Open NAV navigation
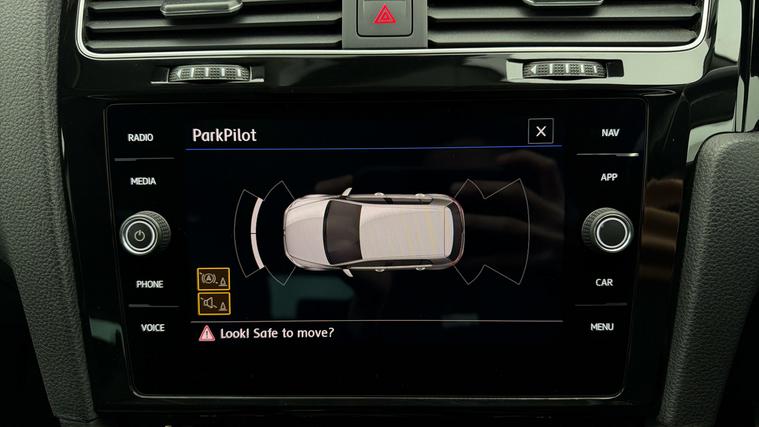 tap(610, 133)
